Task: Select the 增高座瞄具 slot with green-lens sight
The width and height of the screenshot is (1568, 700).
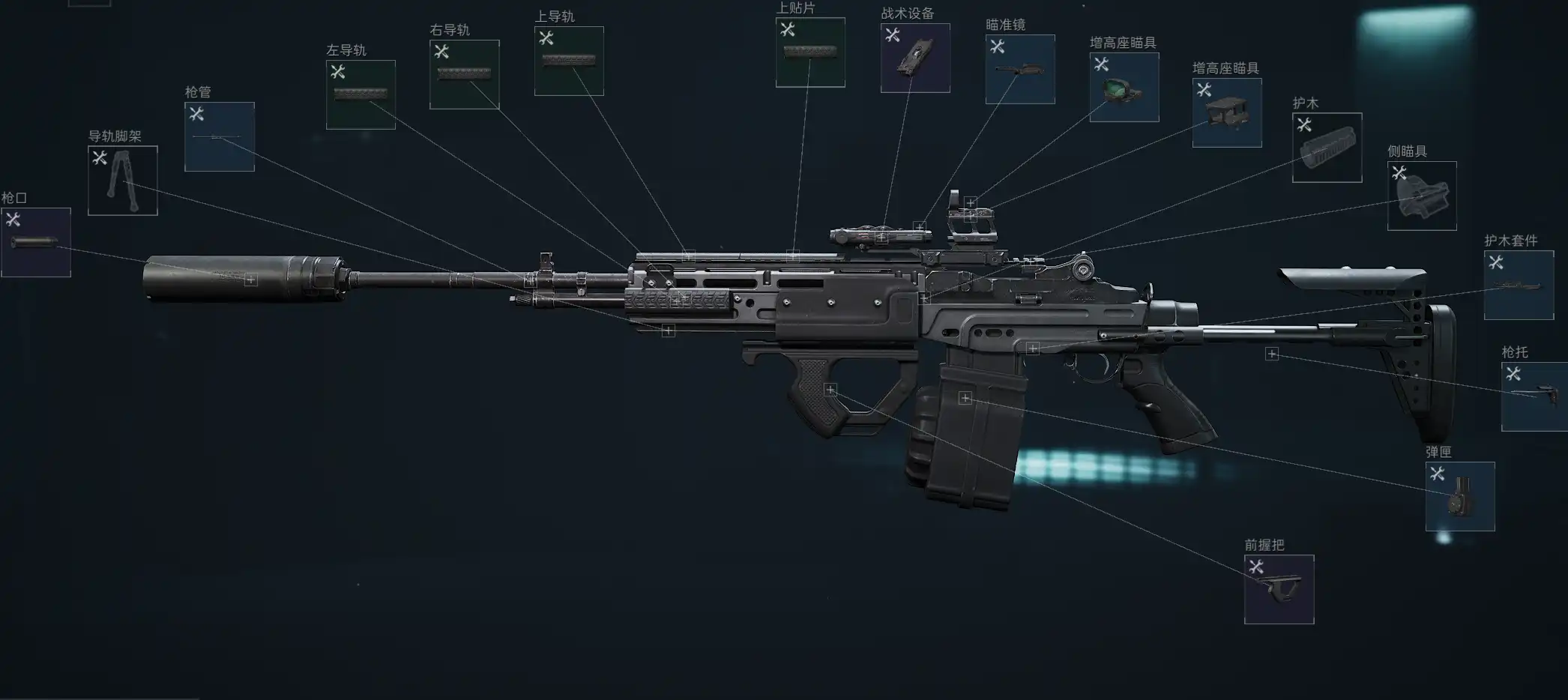Action: pyautogui.click(x=1124, y=87)
